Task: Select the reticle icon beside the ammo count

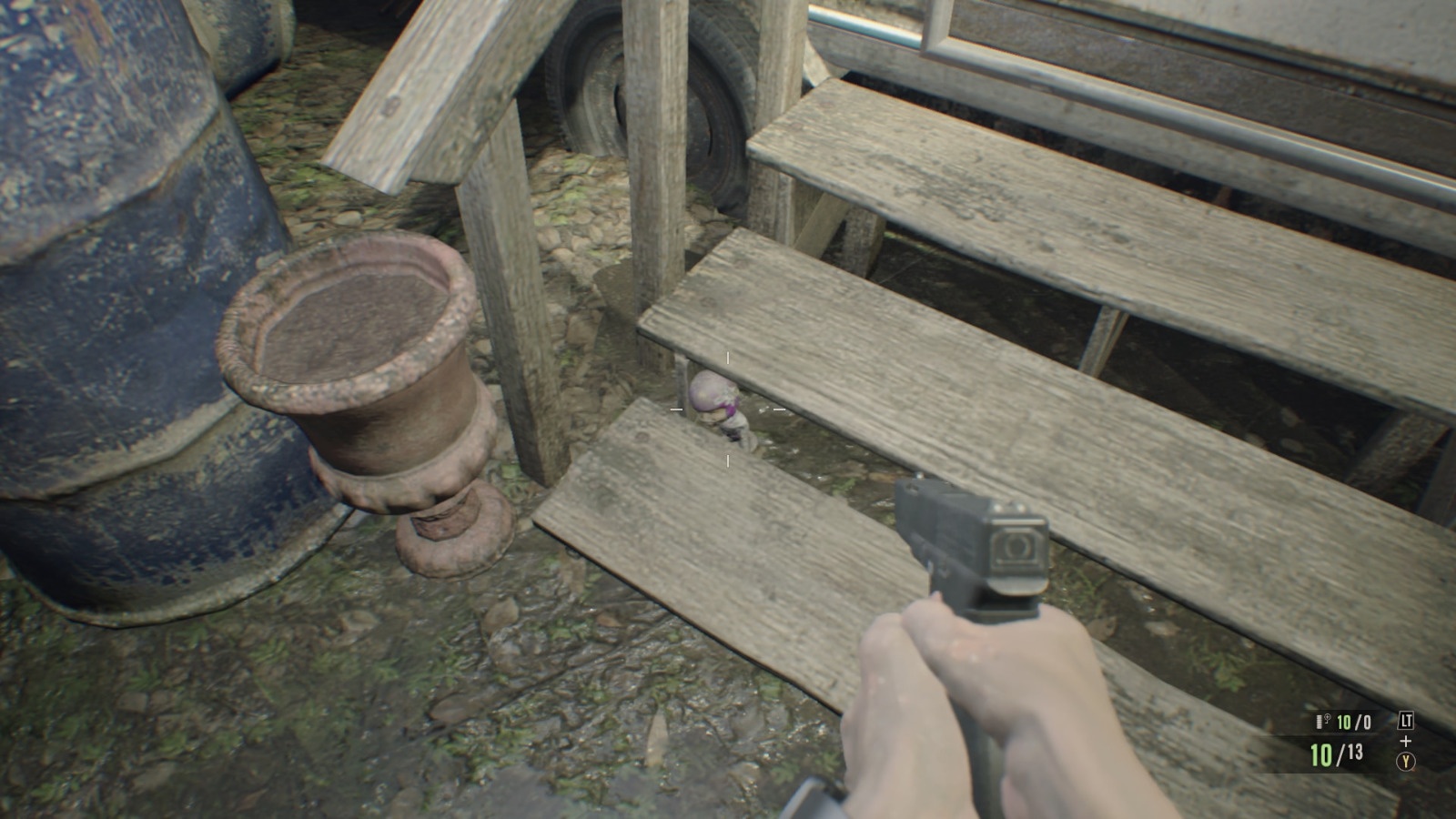Action: 1327,719
